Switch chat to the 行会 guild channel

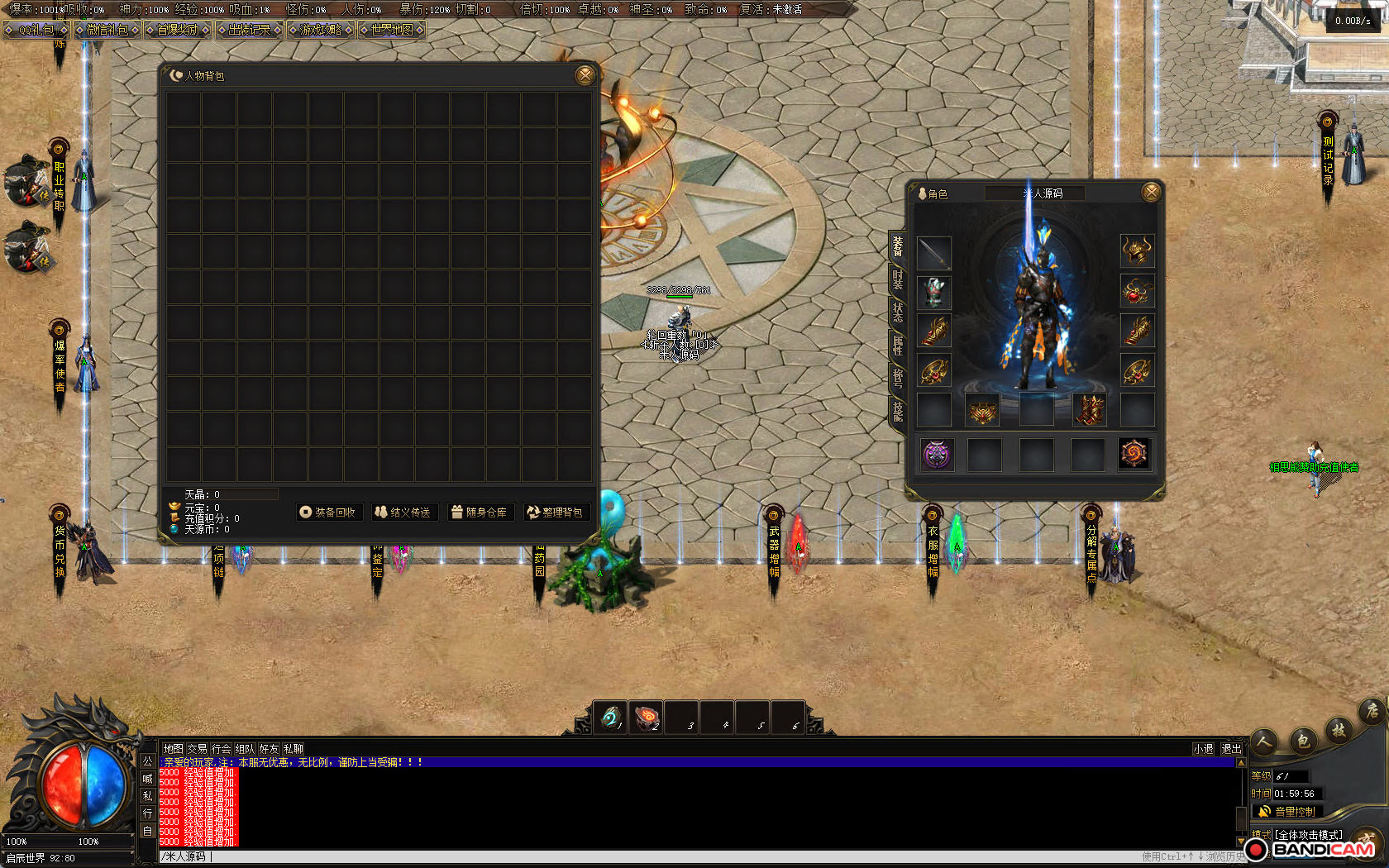click(221, 749)
